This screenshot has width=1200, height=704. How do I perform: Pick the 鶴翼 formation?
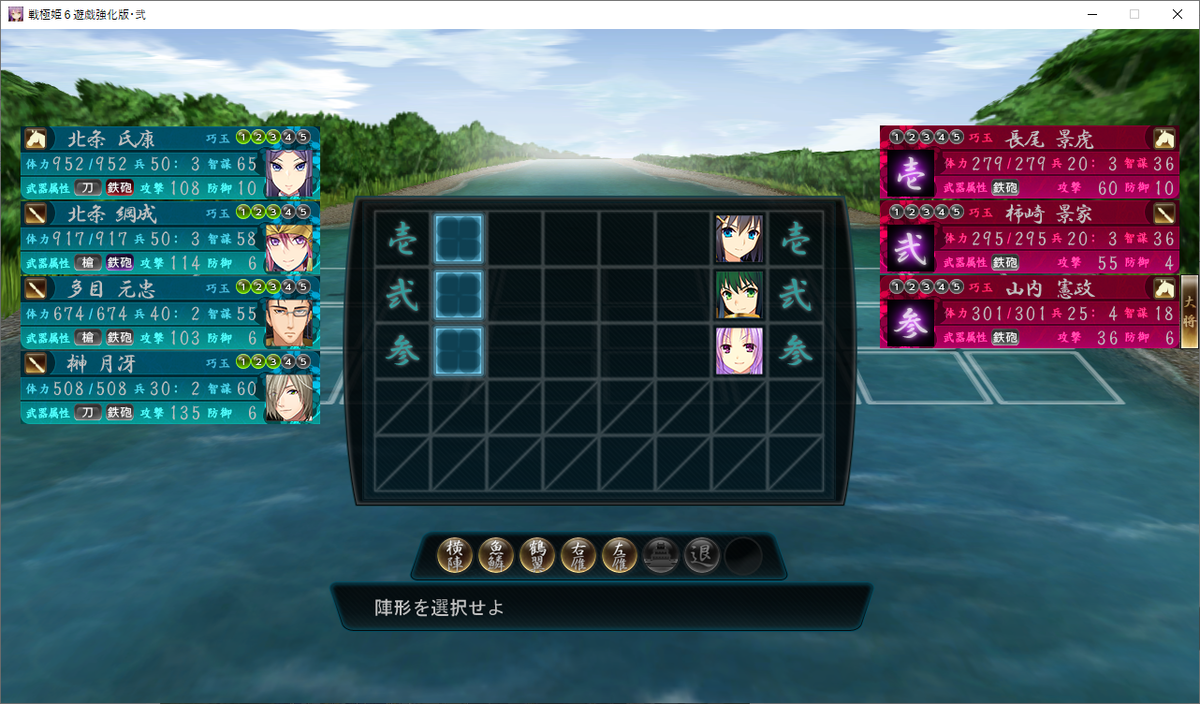(x=538, y=555)
